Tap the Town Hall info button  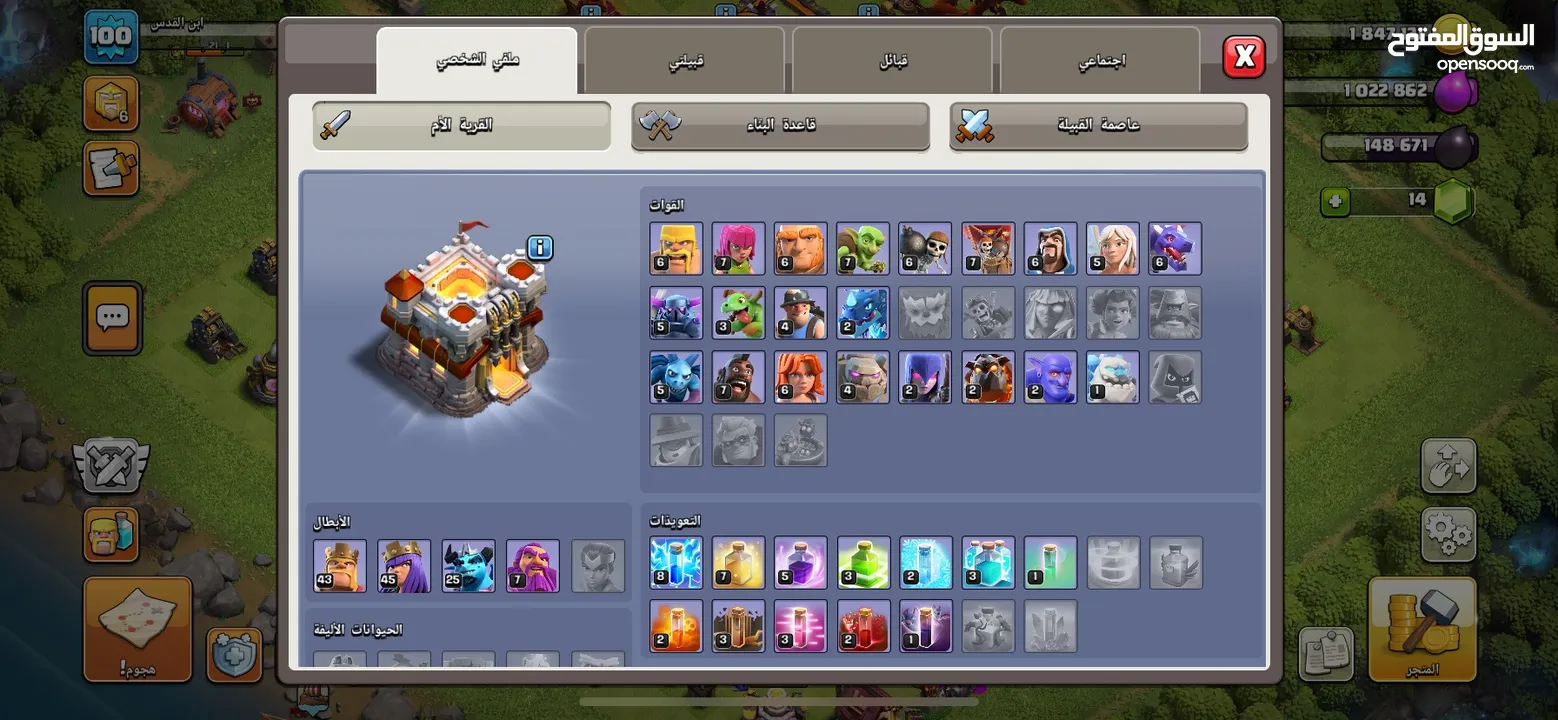(538, 247)
